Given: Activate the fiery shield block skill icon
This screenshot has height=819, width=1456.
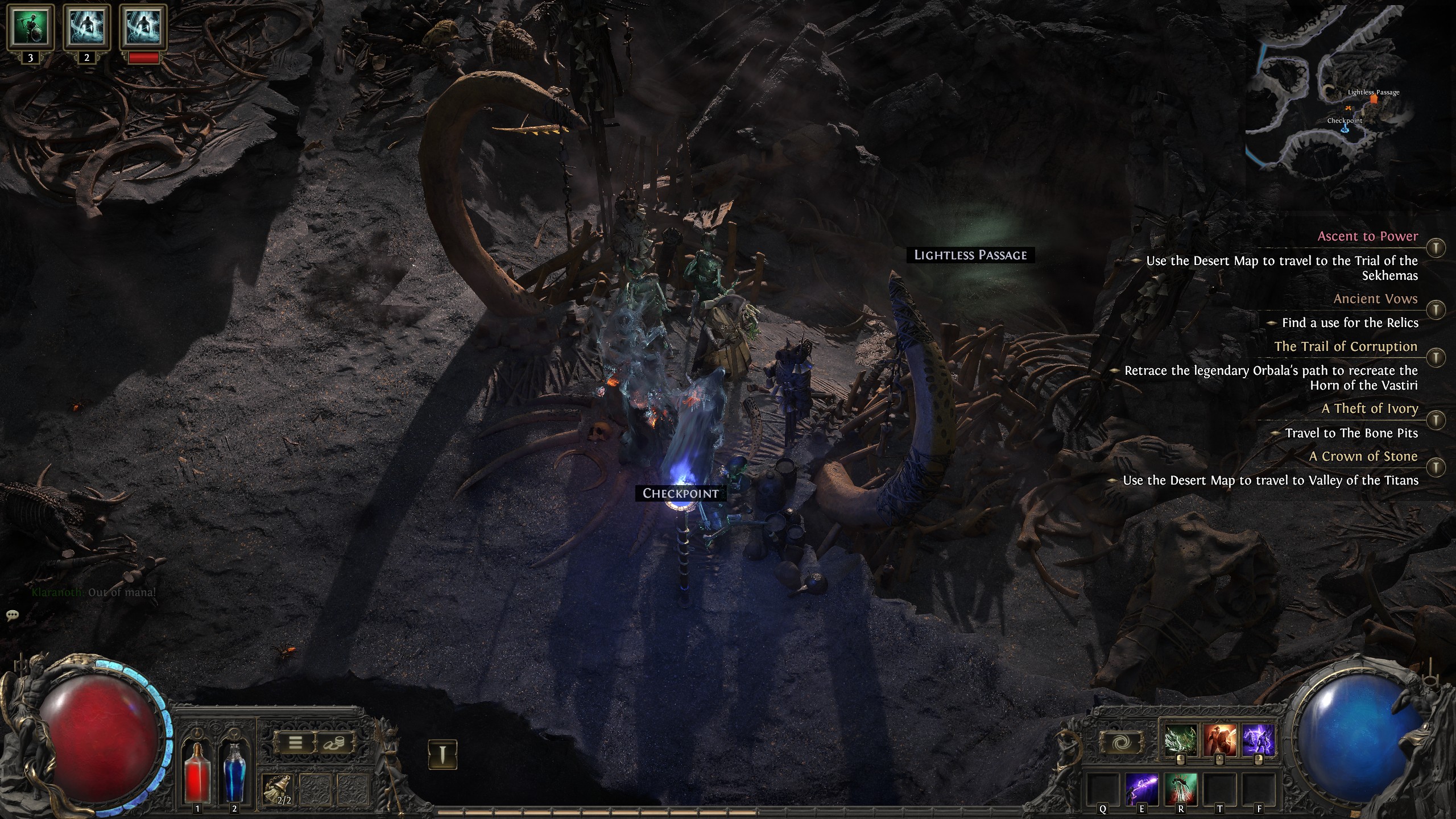Looking at the screenshot, I should click(1219, 740).
